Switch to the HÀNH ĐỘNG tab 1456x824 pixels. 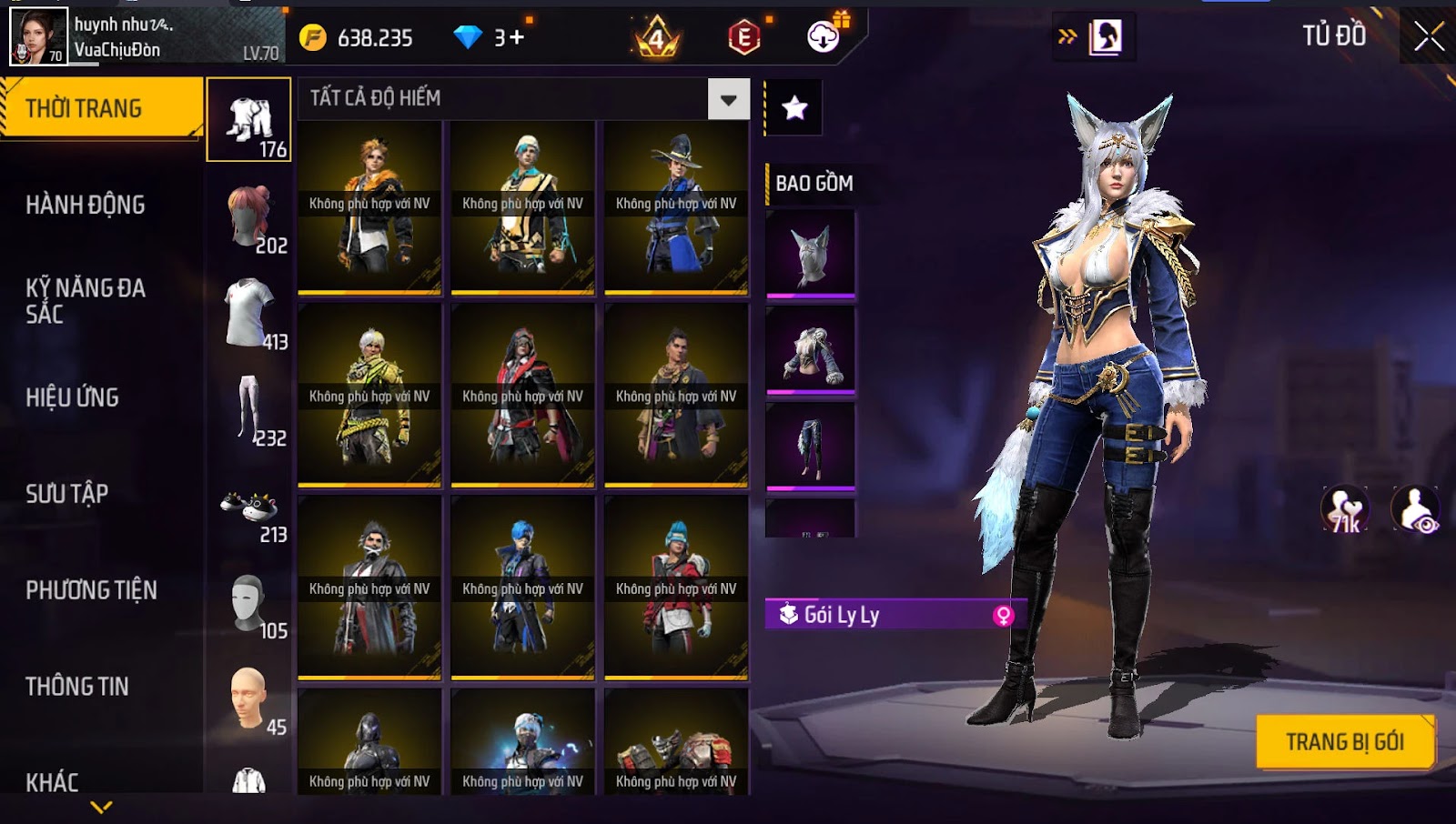coord(86,205)
